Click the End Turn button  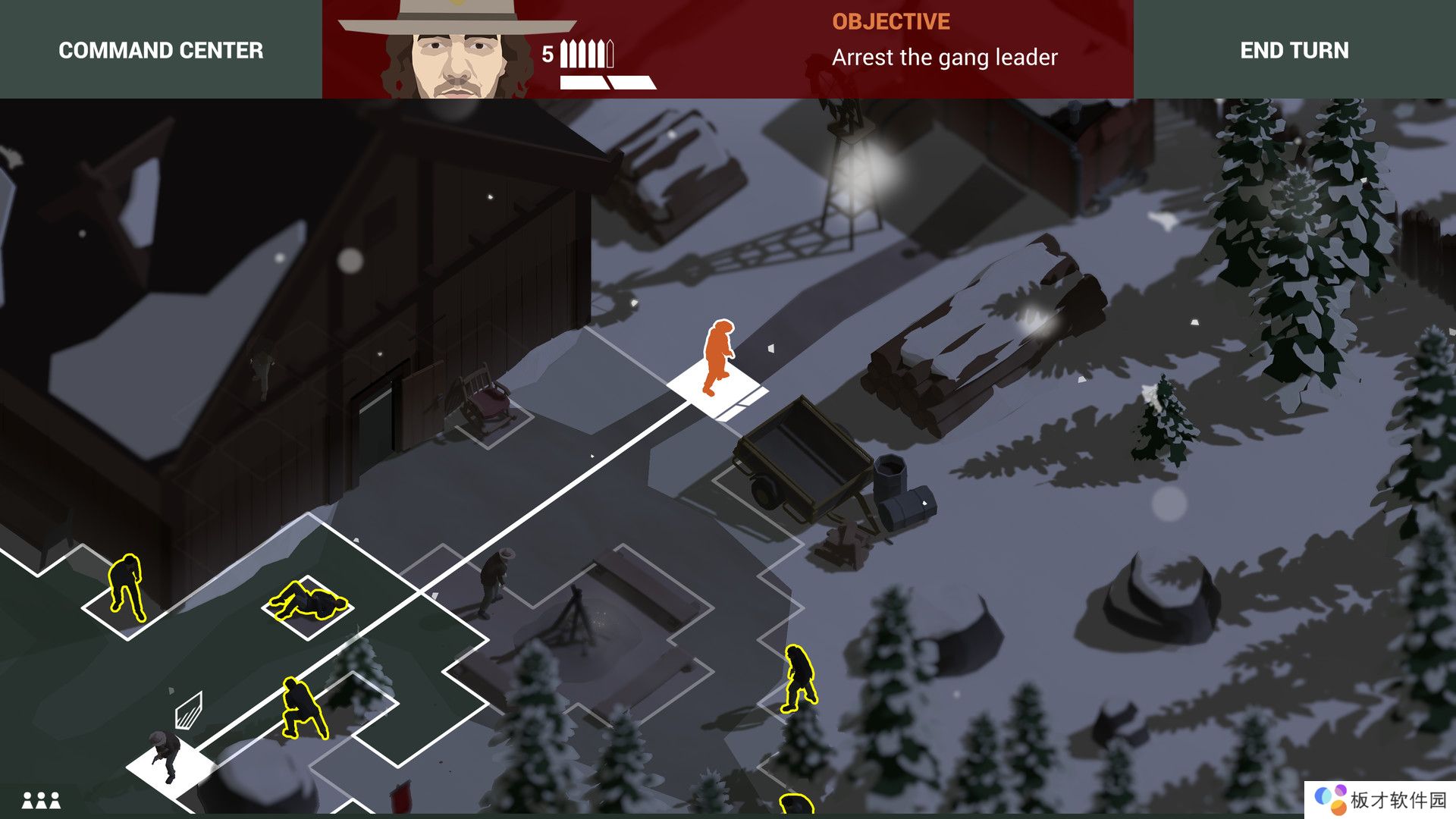pyautogui.click(x=1294, y=50)
